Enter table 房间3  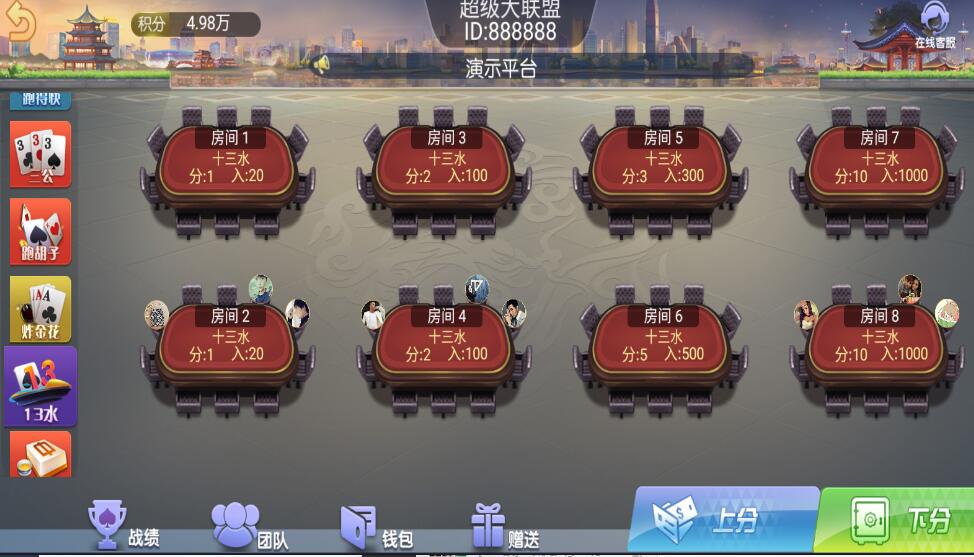(441, 167)
